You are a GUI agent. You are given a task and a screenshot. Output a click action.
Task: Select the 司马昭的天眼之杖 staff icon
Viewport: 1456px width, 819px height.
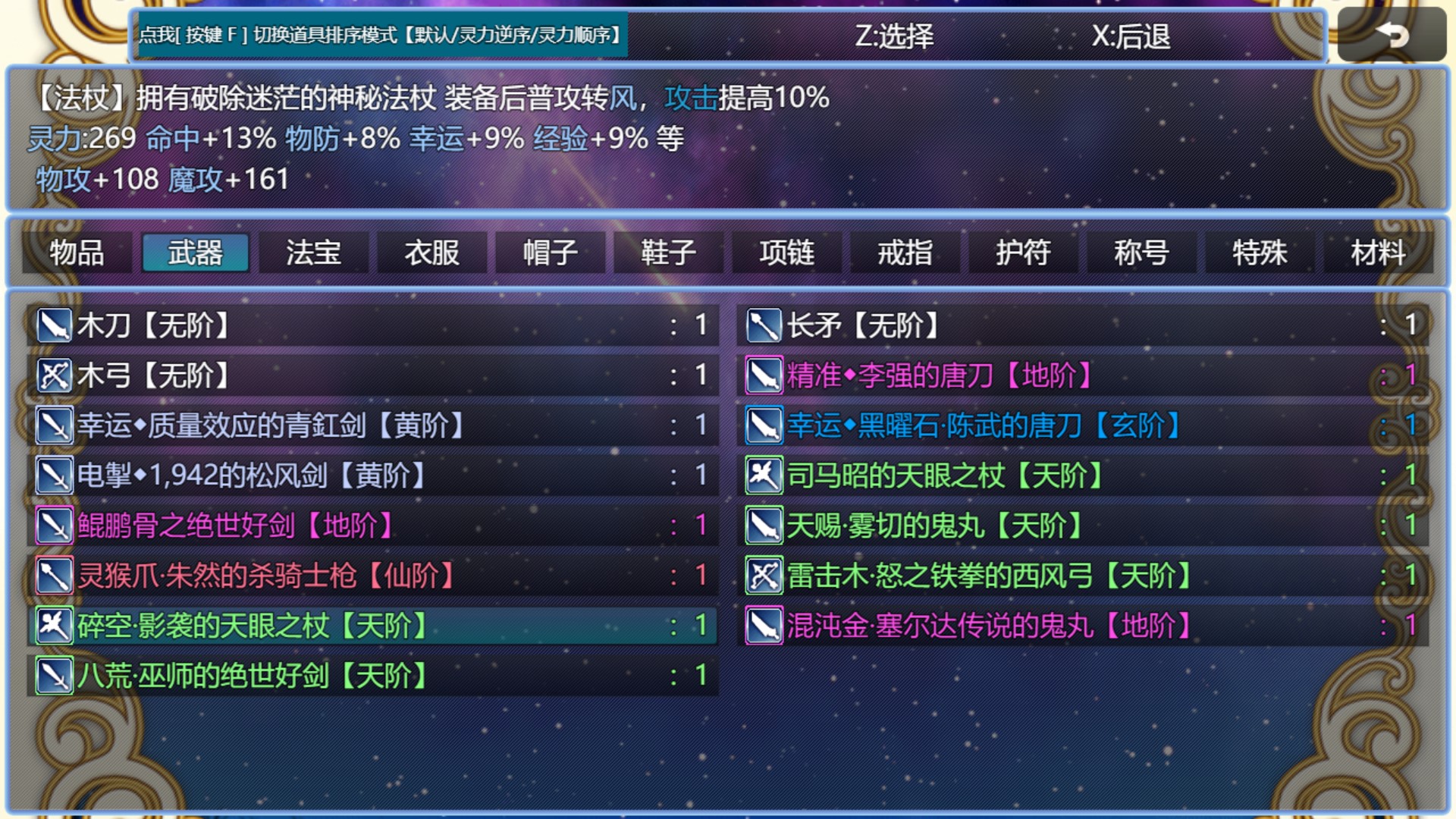point(764,476)
